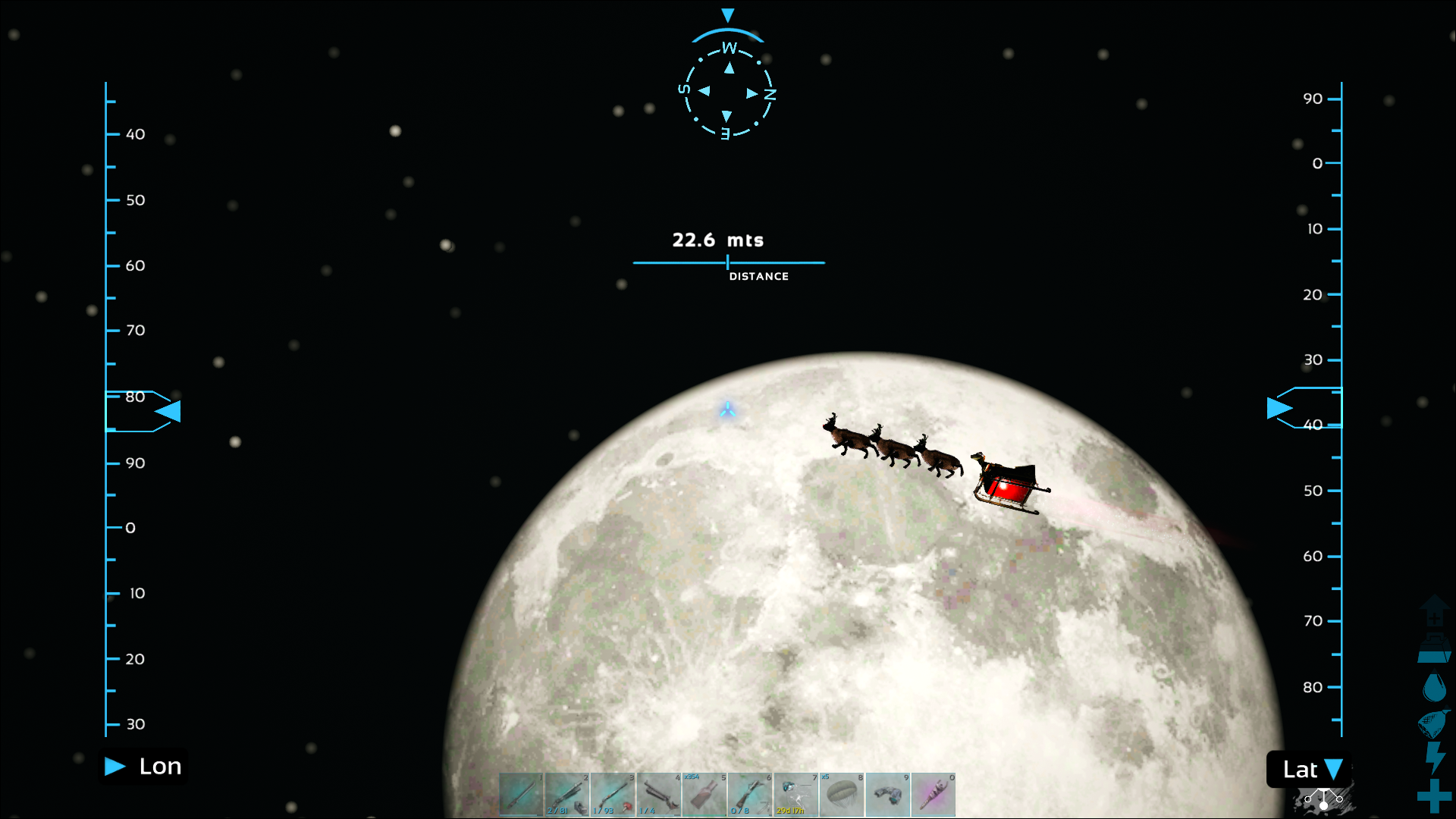Equip the crossbow showing 0 / 8 ammo
This screenshot has height=819, width=1456.
point(750,795)
